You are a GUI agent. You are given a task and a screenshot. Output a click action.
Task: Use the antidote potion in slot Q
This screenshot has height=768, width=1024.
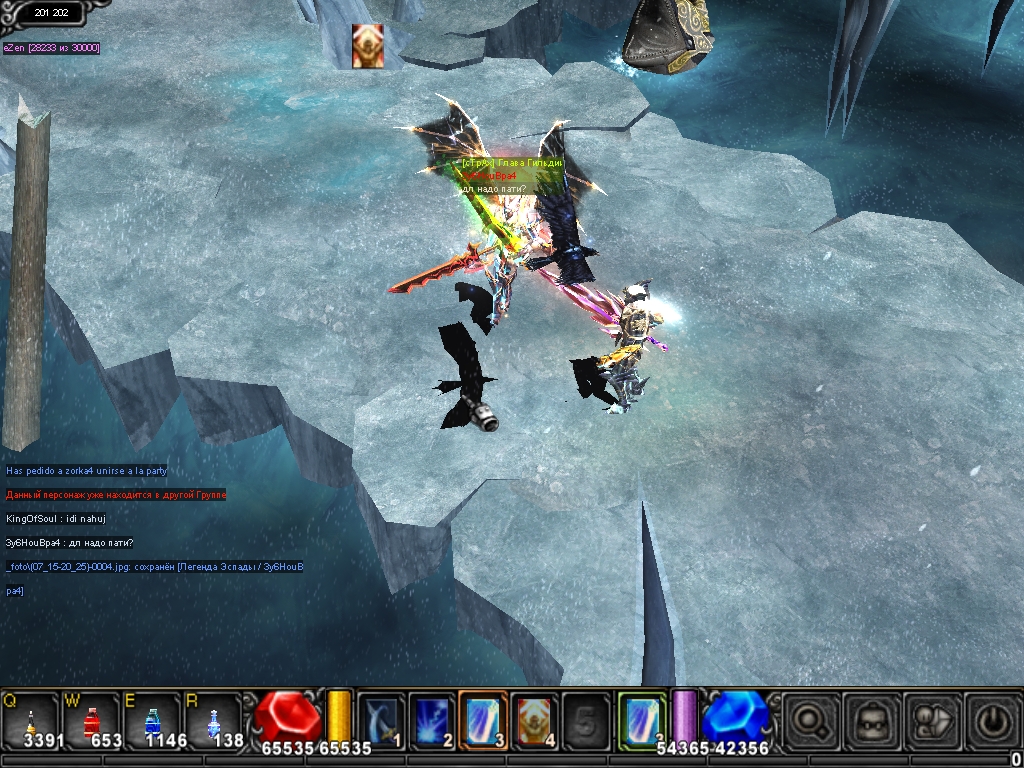(x=31, y=720)
